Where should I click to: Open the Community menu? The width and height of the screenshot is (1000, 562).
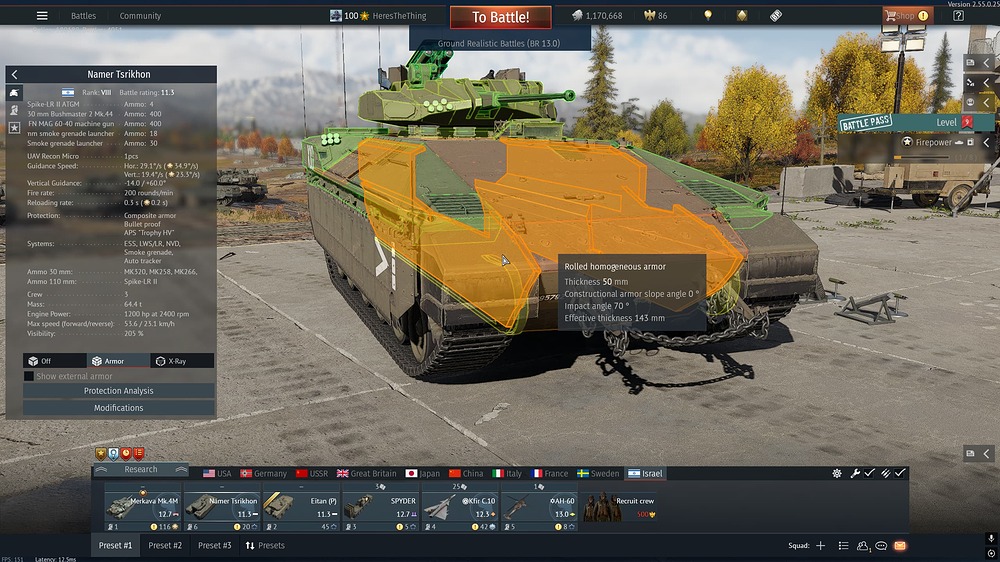(140, 16)
